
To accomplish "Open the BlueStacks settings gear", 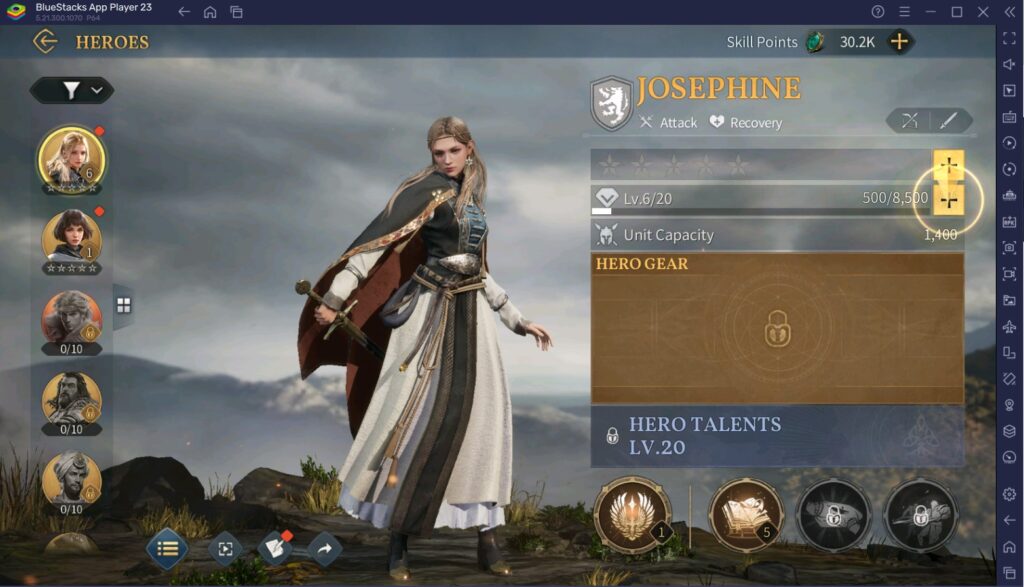I will [1009, 494].
